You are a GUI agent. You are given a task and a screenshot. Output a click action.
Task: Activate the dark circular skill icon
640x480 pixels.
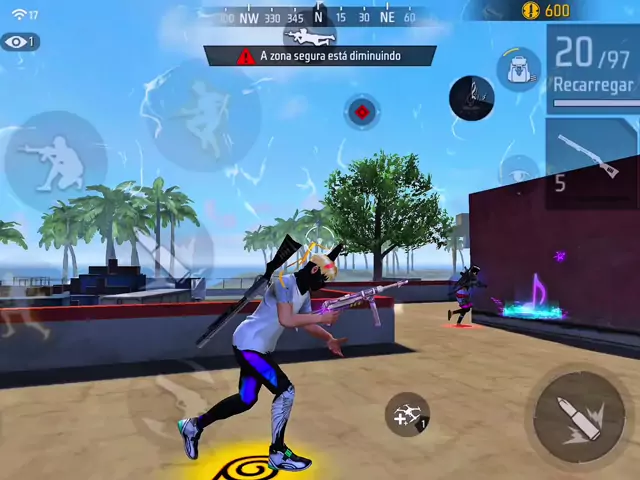[472, 97]
